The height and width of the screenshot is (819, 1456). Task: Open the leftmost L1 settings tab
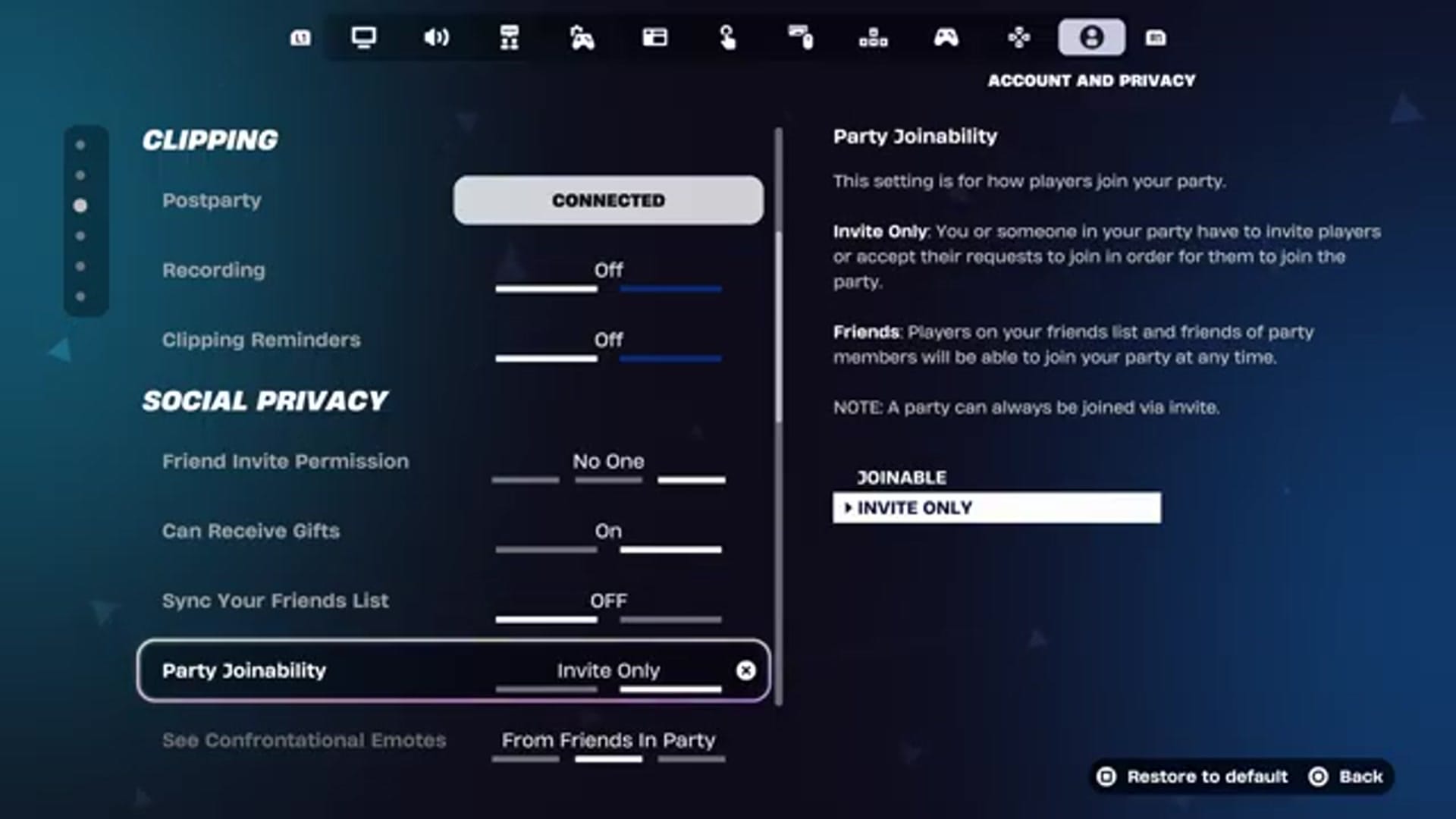pos(300,37)
